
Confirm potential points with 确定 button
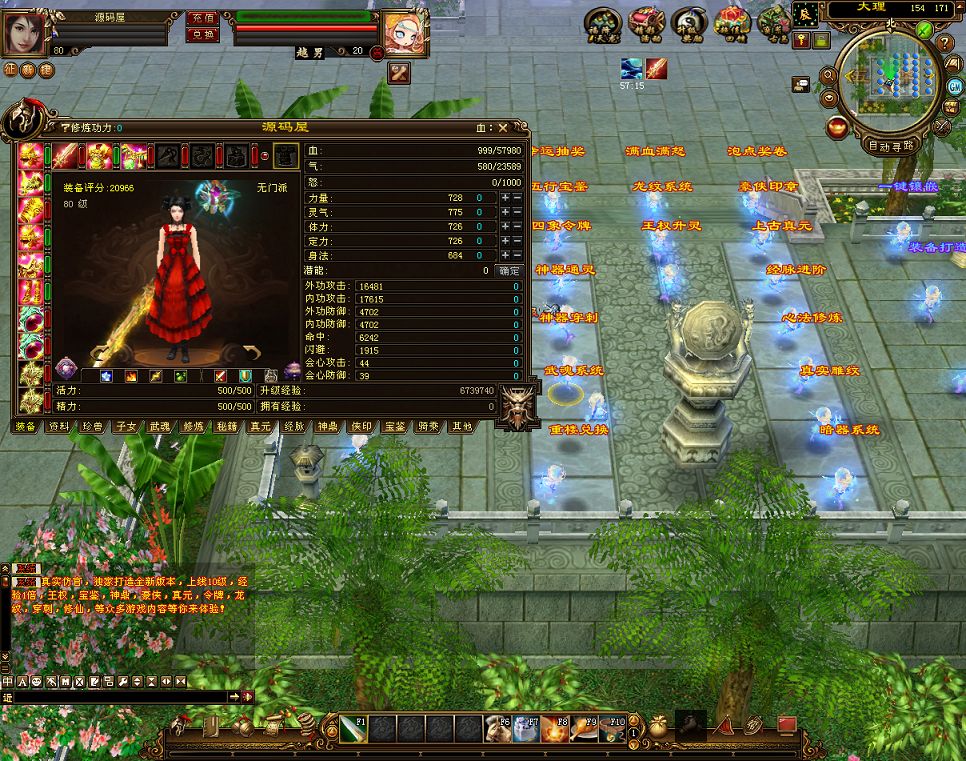click(509, 270)
